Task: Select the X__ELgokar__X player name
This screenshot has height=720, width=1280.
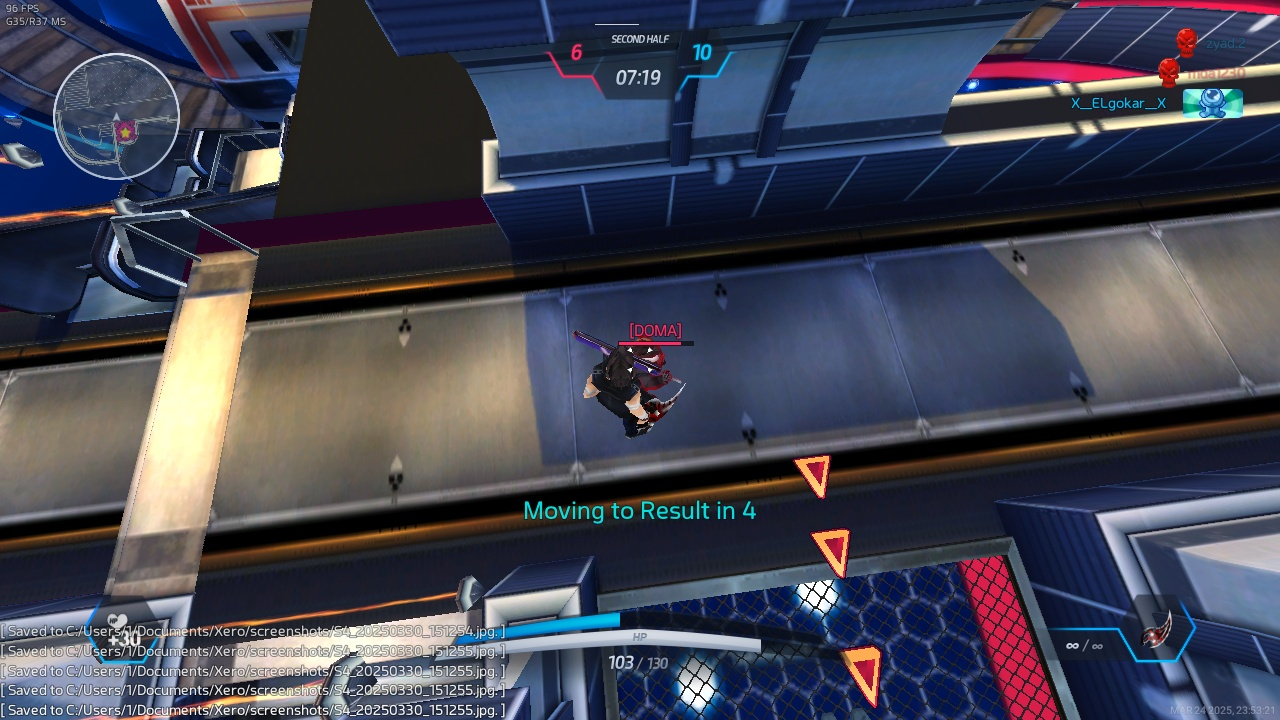Action: point(1118,103)
